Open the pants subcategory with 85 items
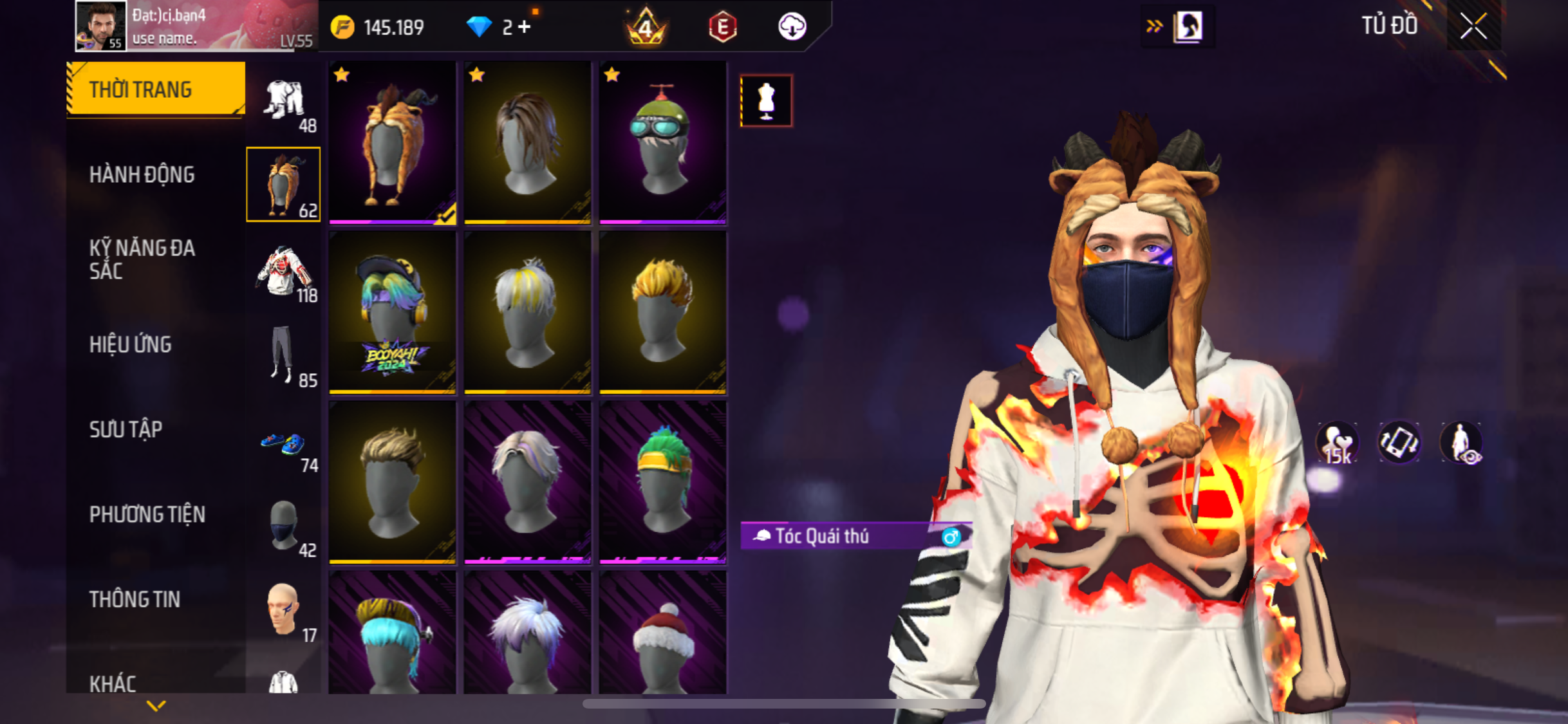The width and height of the screenshot is (1568, 724). coord(284,356)
